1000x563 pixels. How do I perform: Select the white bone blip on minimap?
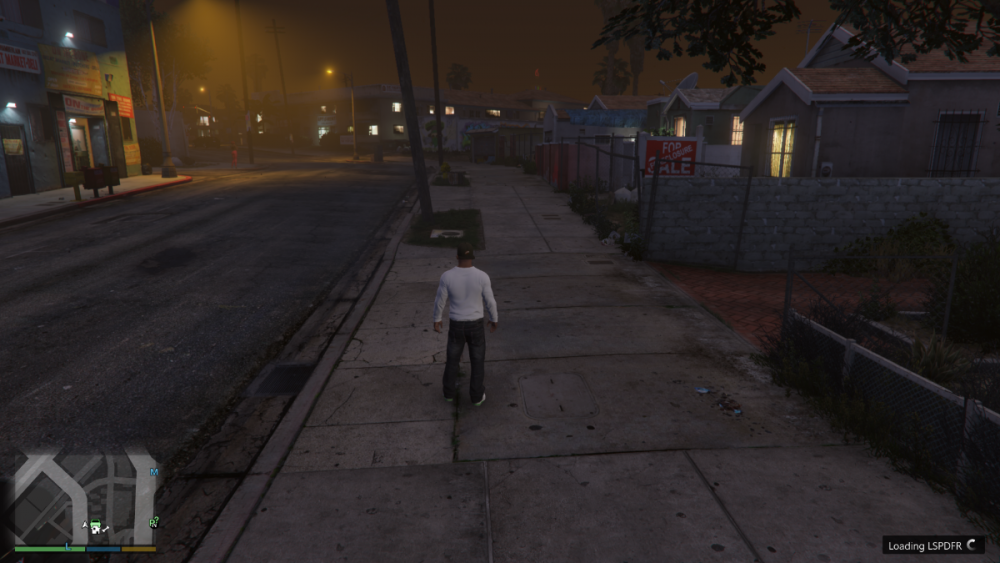(105, 527)
